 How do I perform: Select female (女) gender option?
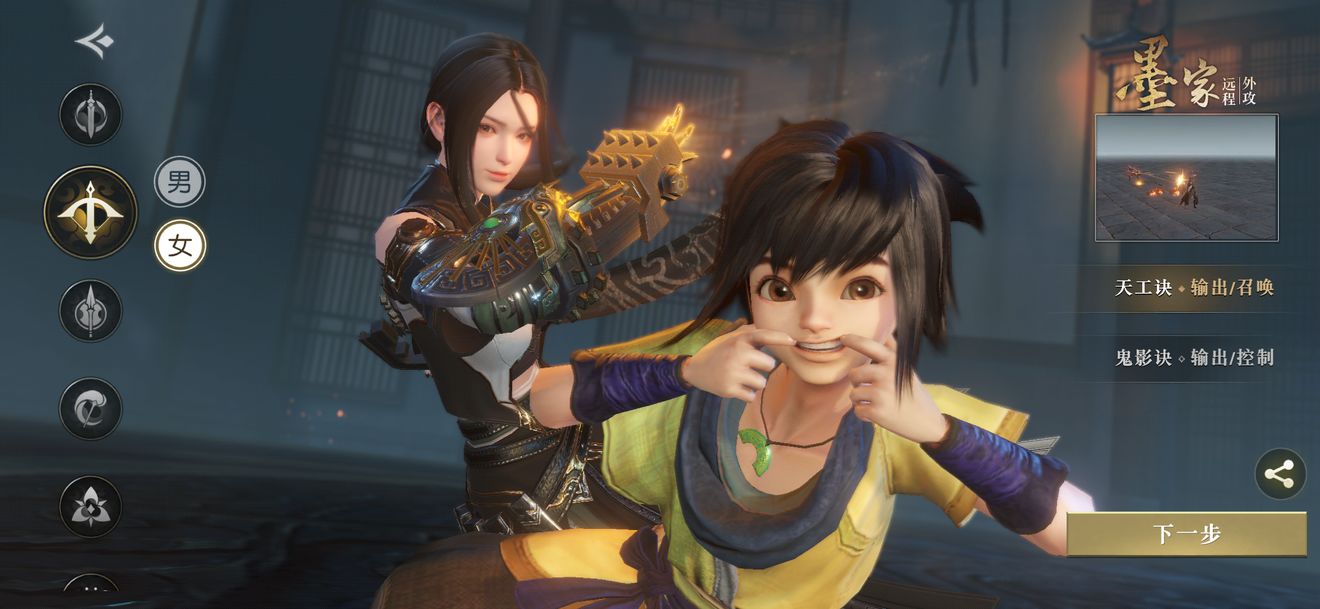pos(180,246)
